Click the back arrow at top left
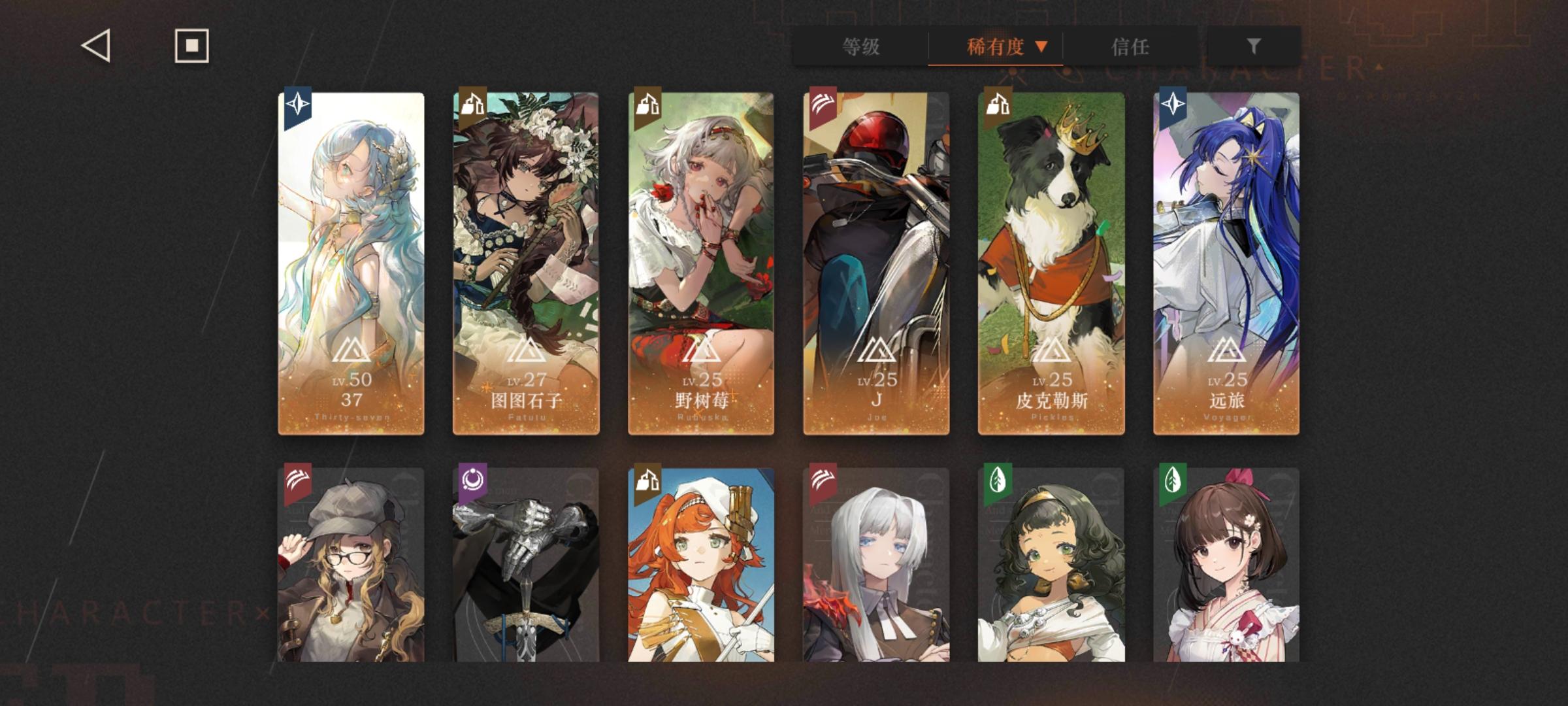This screenshot has width=1568, height=706. pyautogui.click(x=95, y=46)
